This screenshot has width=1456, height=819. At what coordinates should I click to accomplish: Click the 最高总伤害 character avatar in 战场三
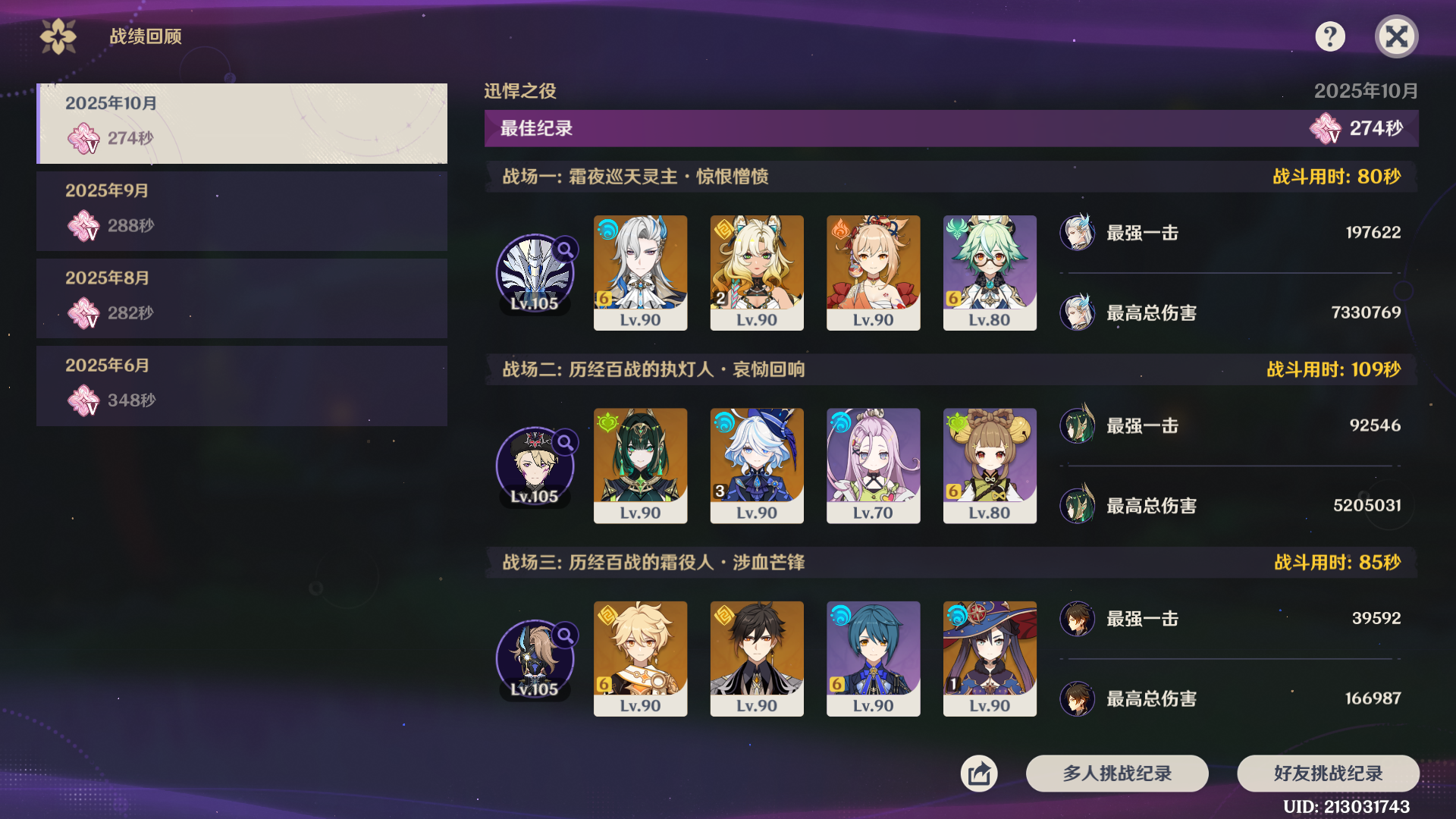[x=1077, y=699]
